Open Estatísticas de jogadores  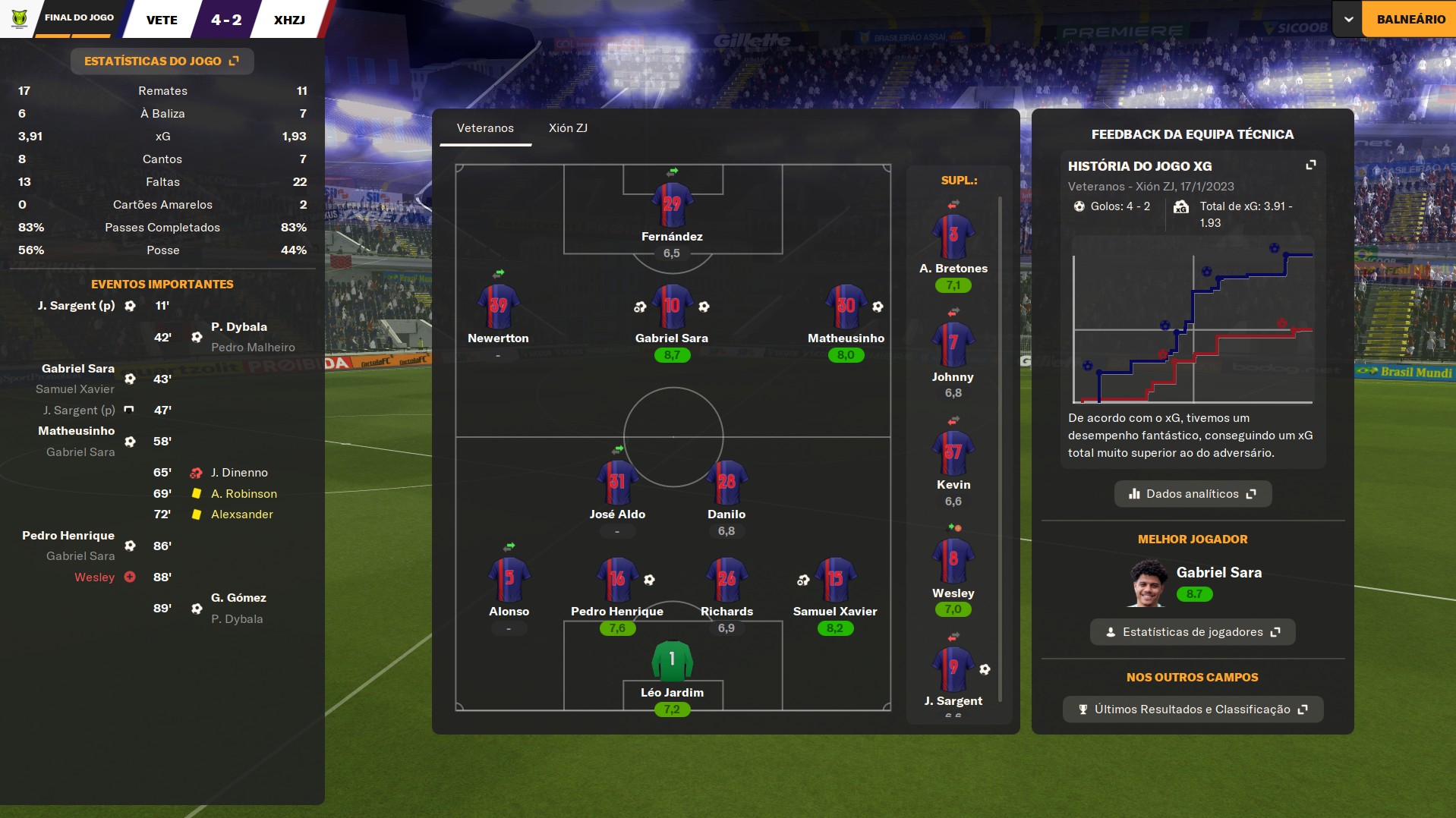[1193, 631]
